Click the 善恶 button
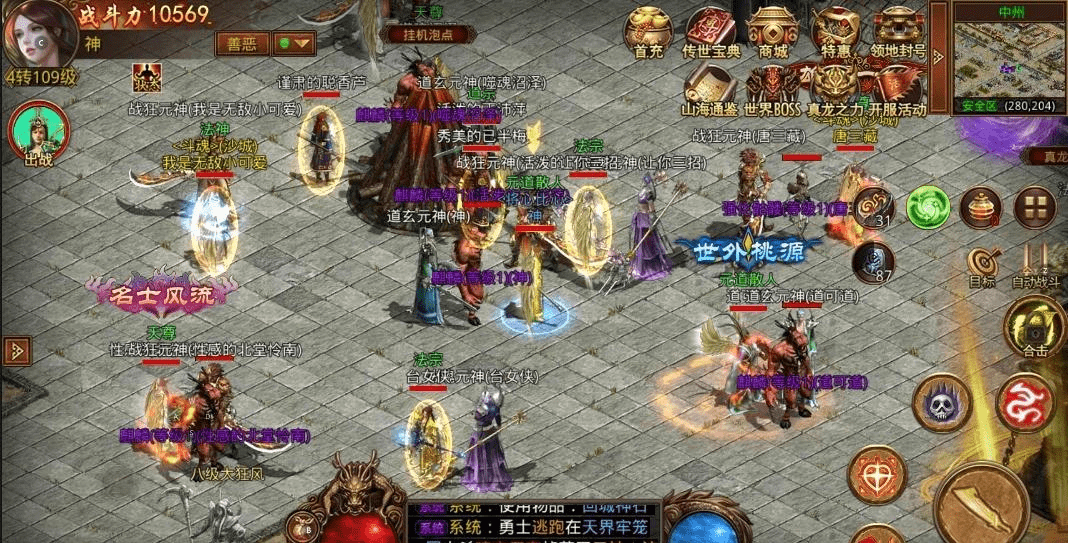 coord(242,43)
